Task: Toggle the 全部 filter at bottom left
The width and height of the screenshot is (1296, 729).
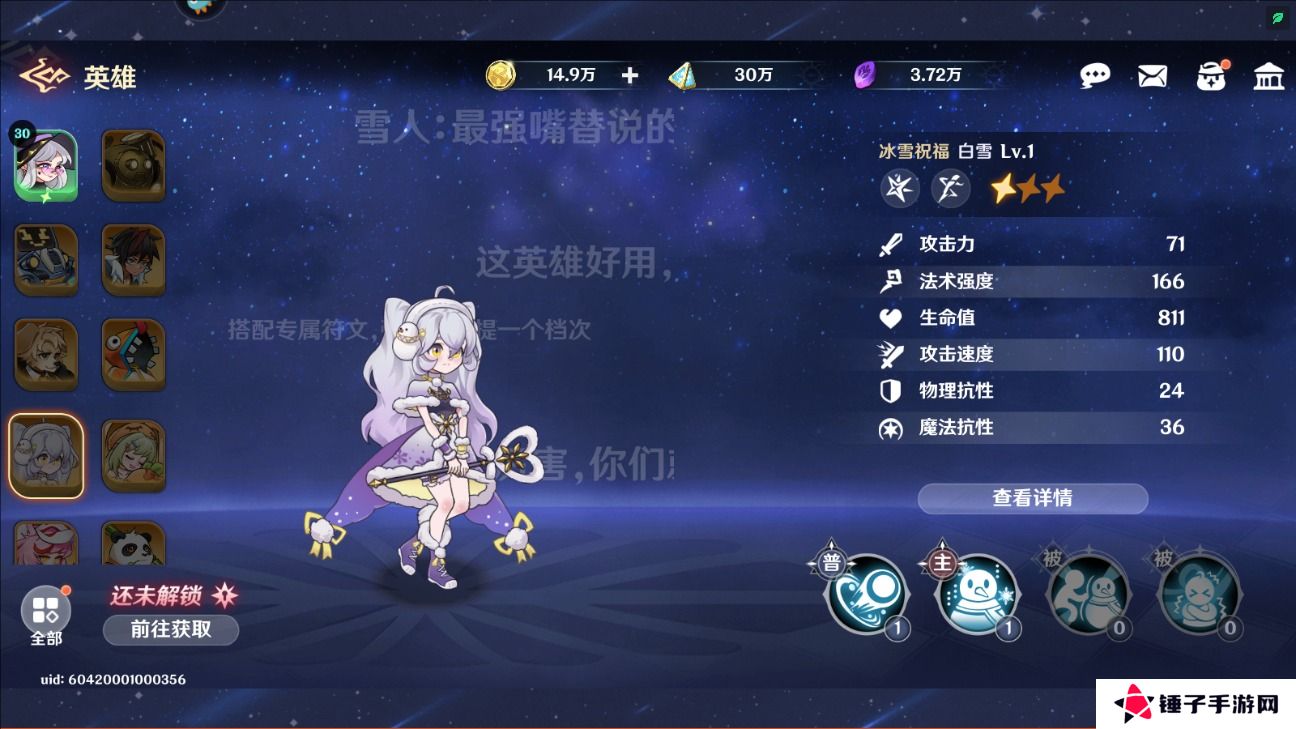Action: coord(45,611)
